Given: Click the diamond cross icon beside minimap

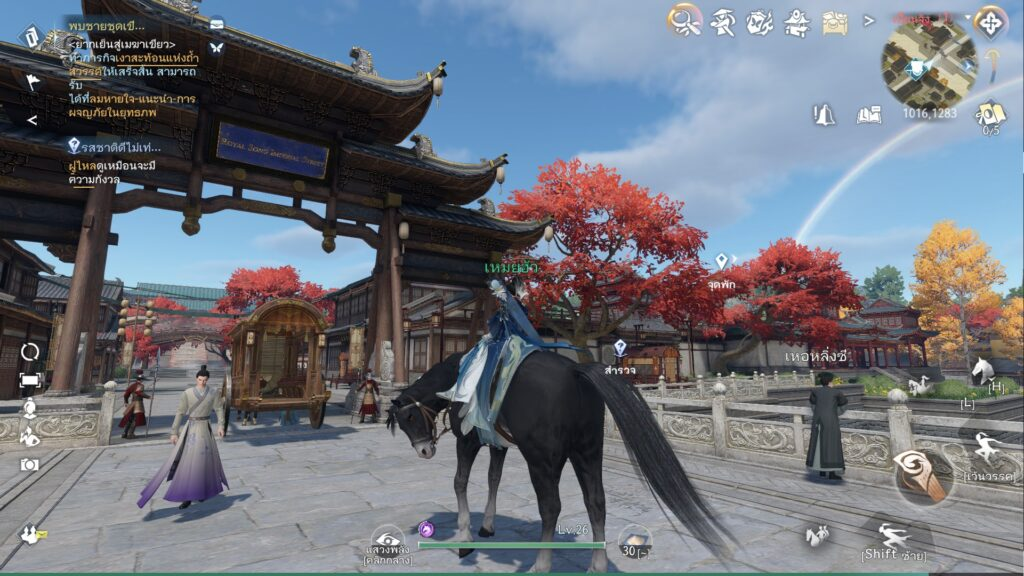Looking at the screenshot, I should pos(990,21).
